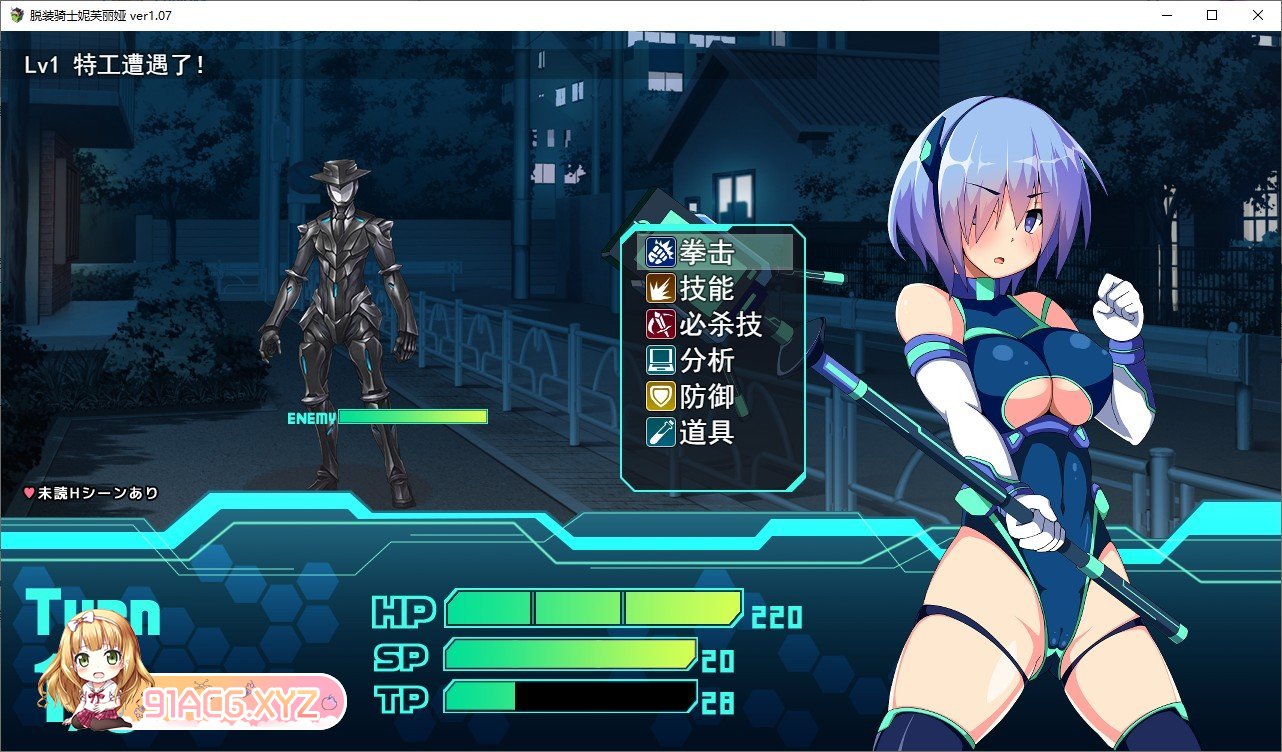Minimize the game window

coord(1166,15)
